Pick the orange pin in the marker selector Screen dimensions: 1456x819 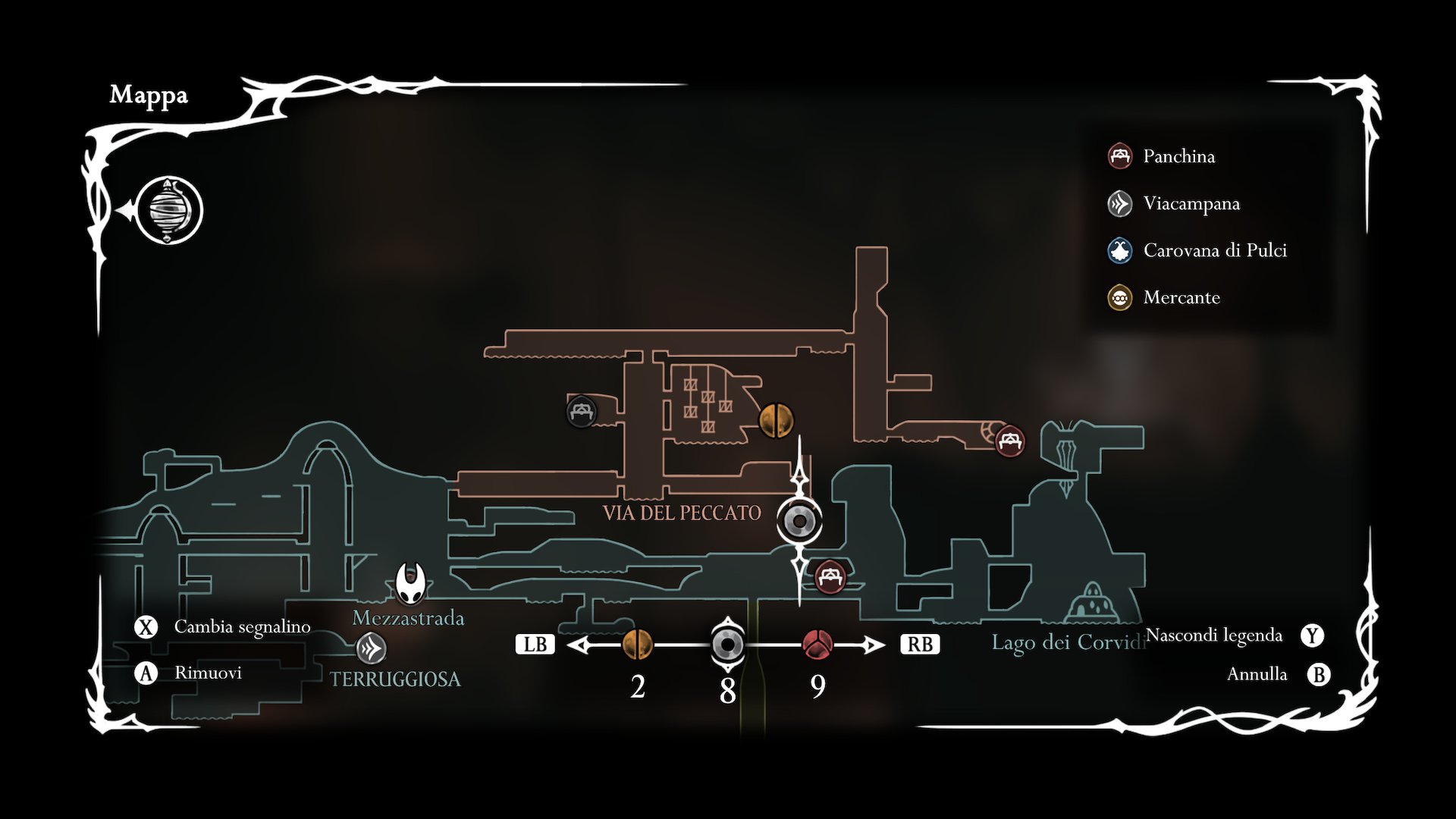[x=637, y=645]
